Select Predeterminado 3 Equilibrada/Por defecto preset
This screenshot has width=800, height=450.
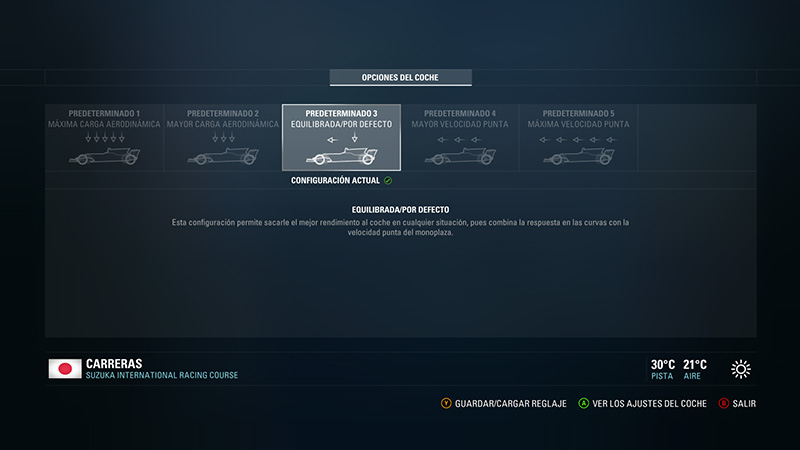click(x=341, y=137)
